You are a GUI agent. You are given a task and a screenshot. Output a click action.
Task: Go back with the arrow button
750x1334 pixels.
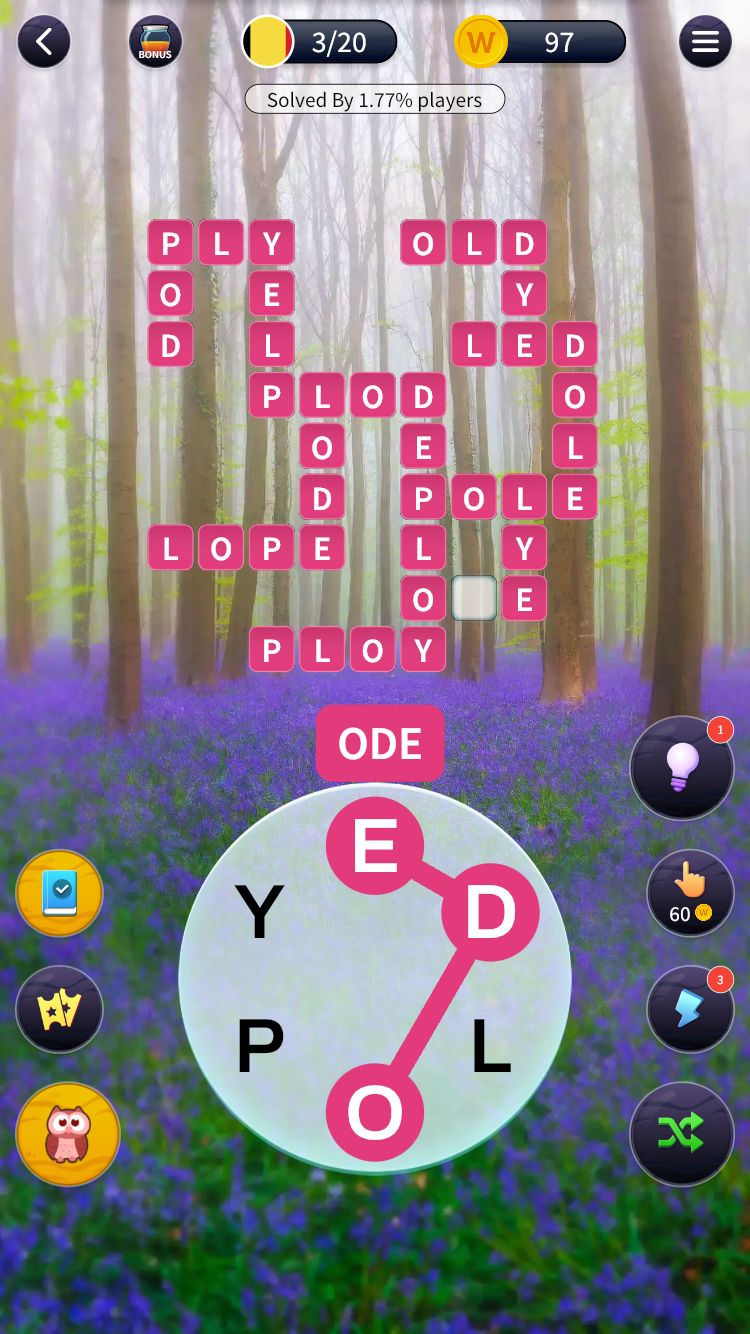coord(44,42)
